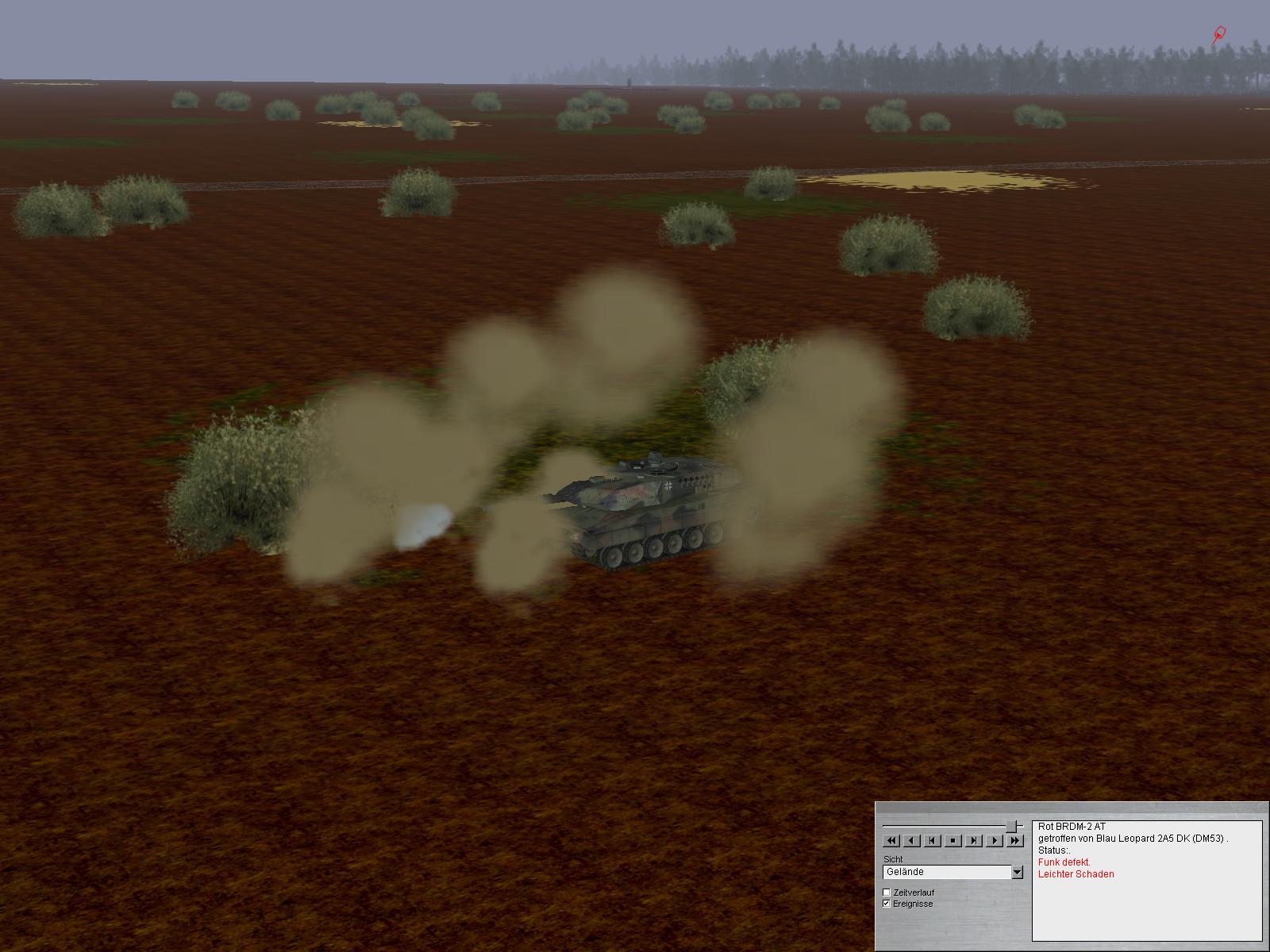Skip back to the previous event

click(x=932, y=841)
